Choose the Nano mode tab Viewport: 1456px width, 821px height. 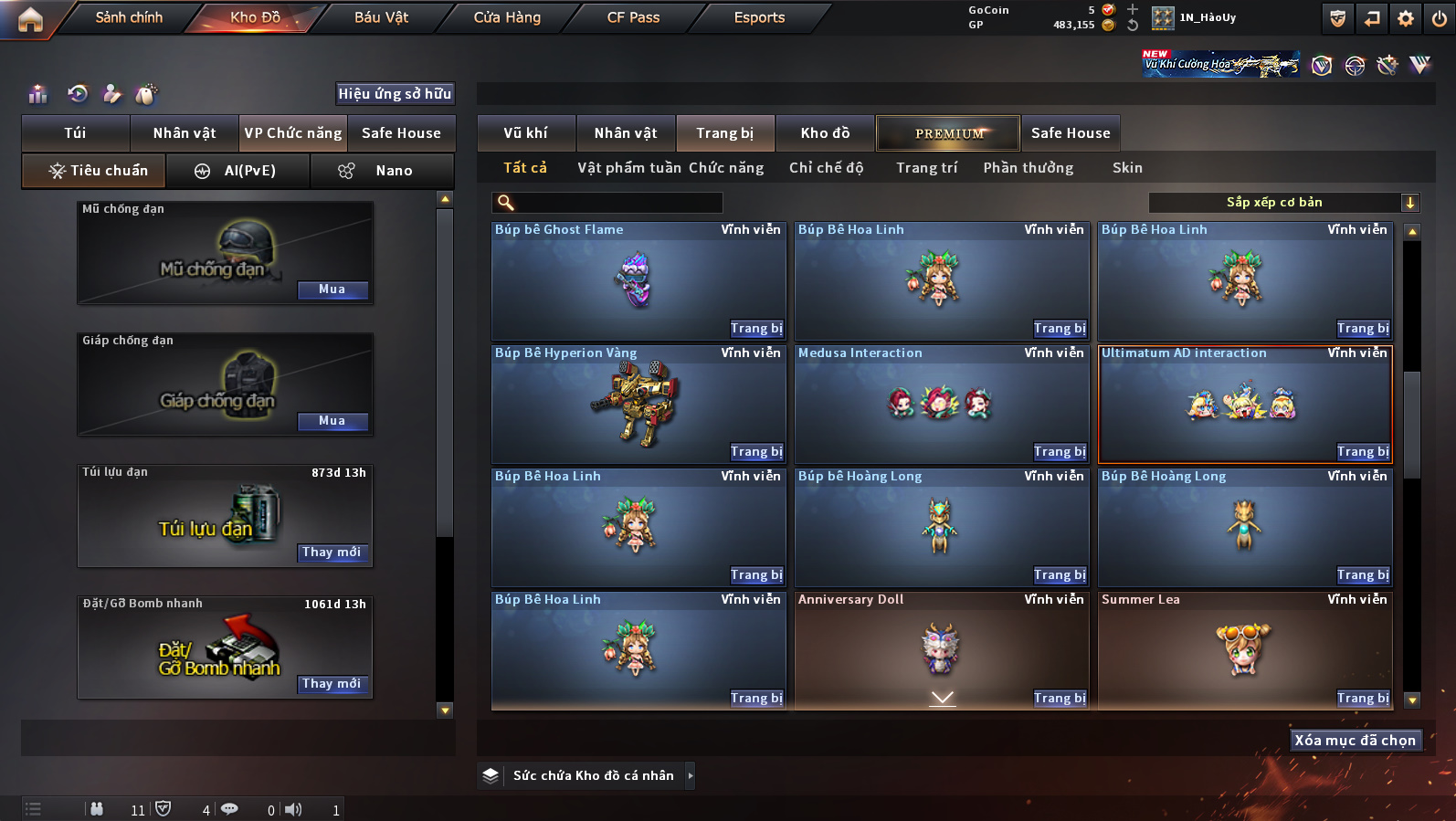tap(382, 171)
